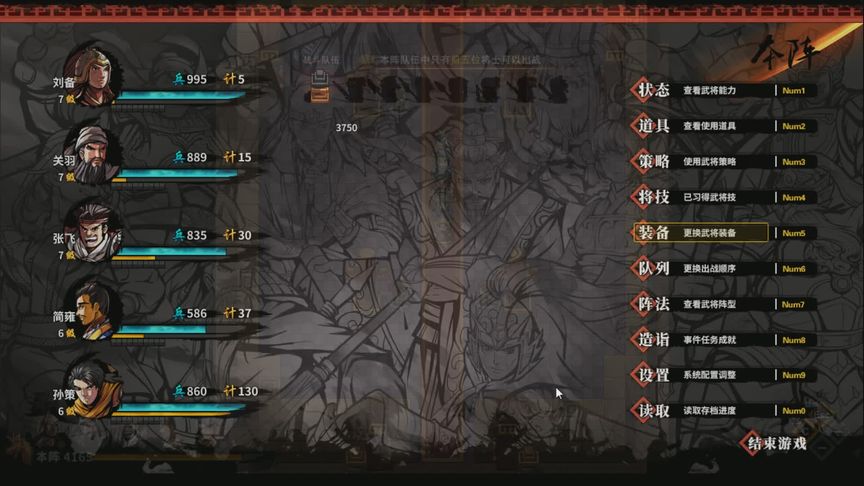Click the 结束游戏 end game button

(778, 443)
